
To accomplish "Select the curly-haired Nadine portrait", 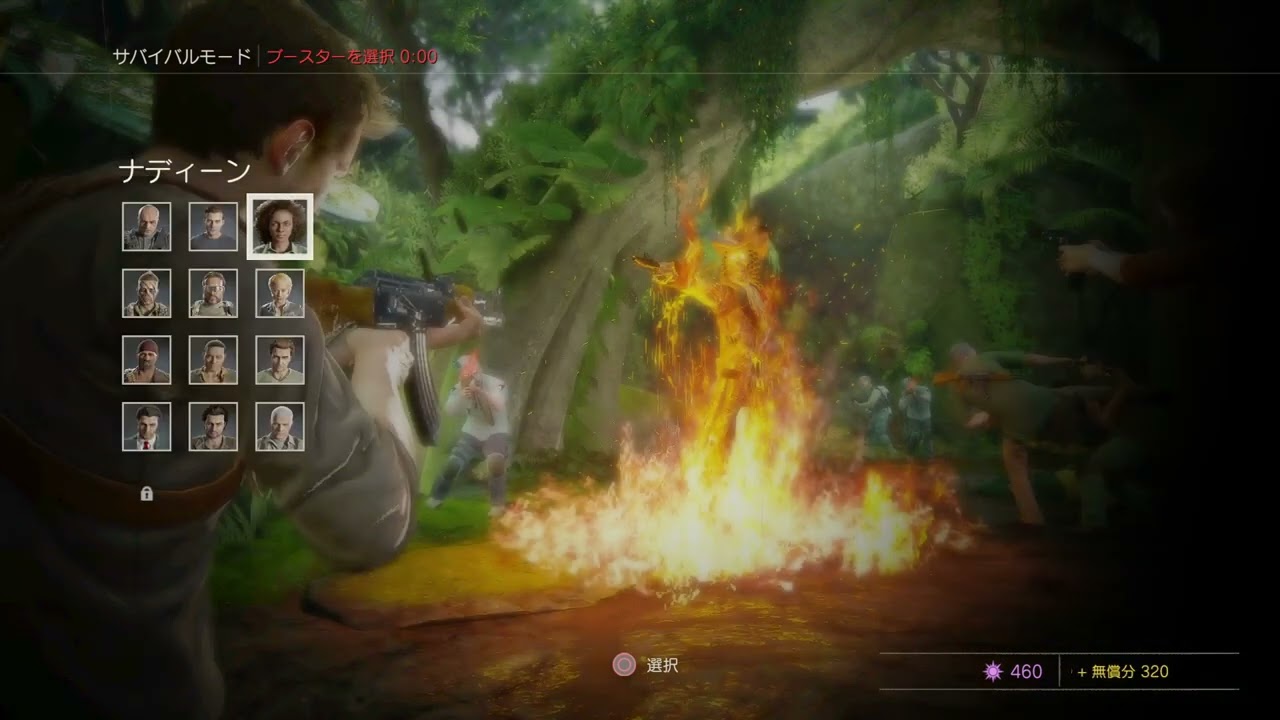I will [280, 227].
